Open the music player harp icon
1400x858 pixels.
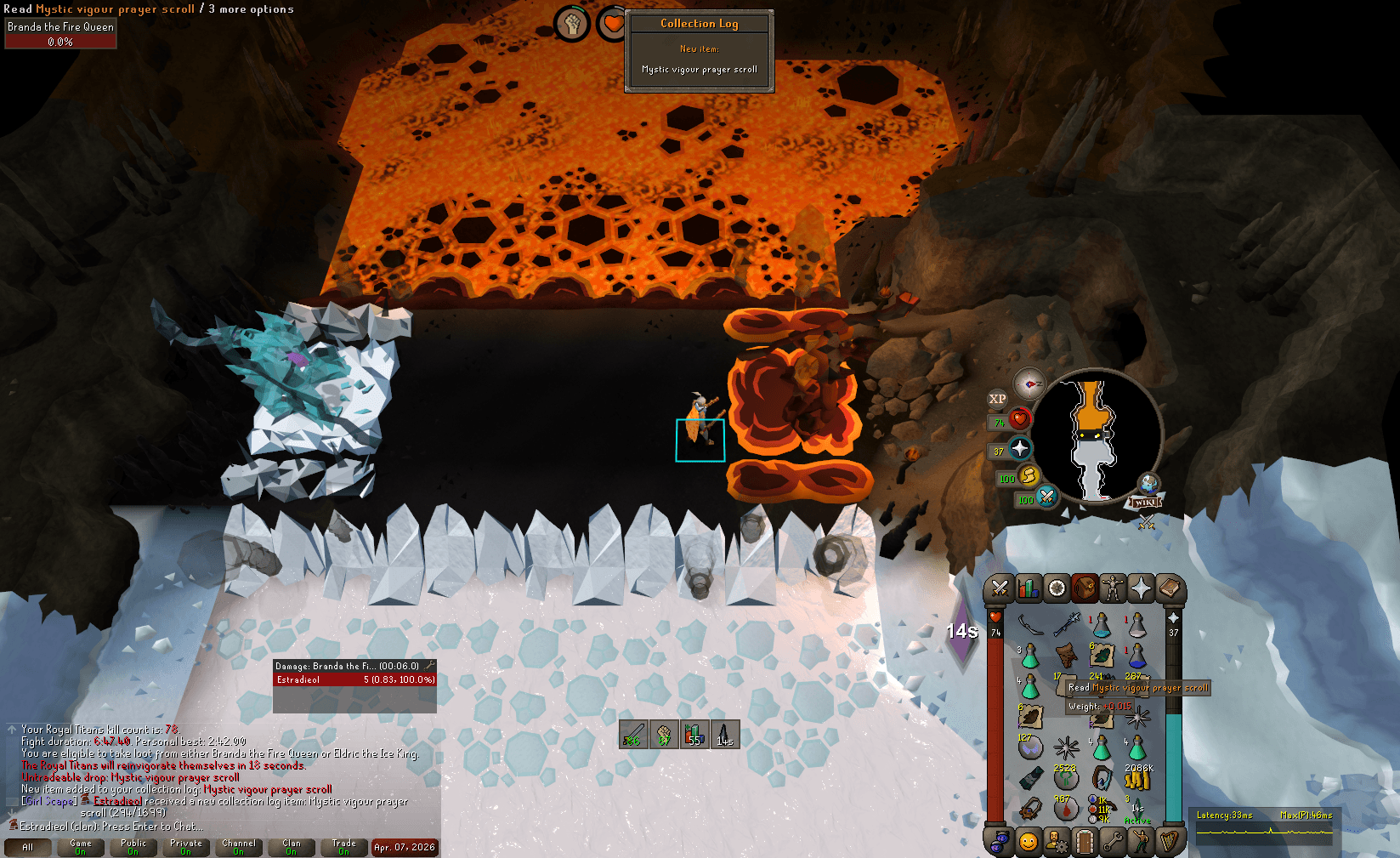tap(1170, 842)
